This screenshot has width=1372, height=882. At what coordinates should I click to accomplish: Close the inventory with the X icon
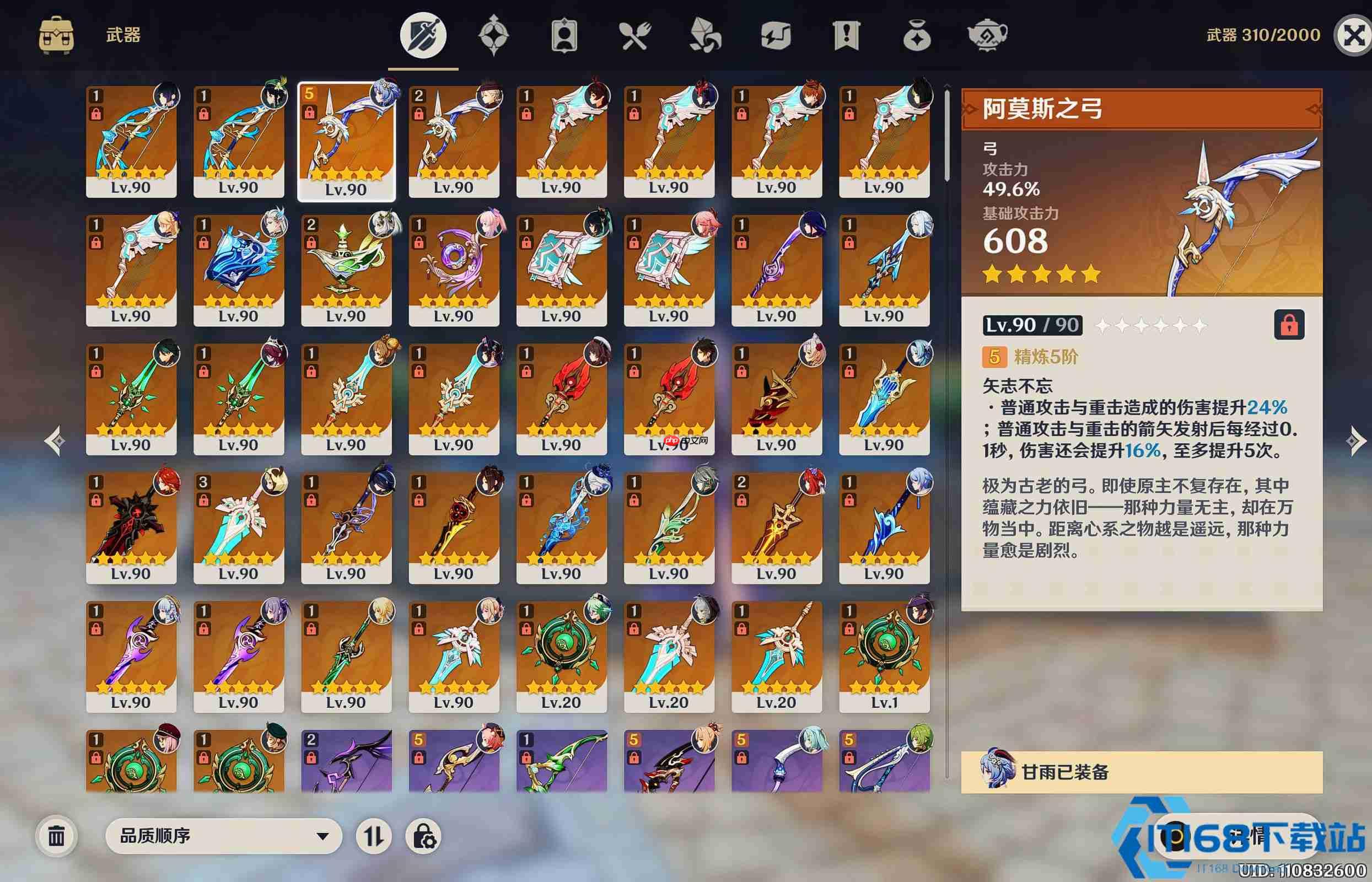point(1354,34)
